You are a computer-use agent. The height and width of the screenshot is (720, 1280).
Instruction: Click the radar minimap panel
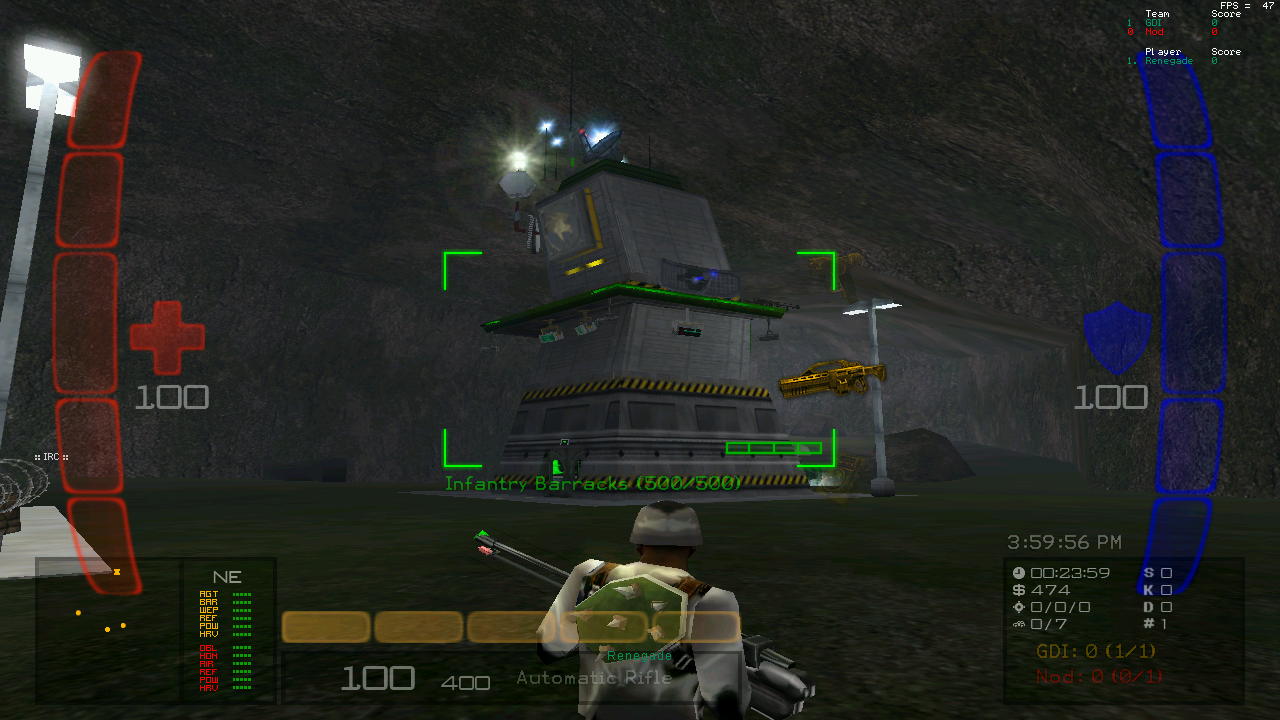click(x=108, y=628)
